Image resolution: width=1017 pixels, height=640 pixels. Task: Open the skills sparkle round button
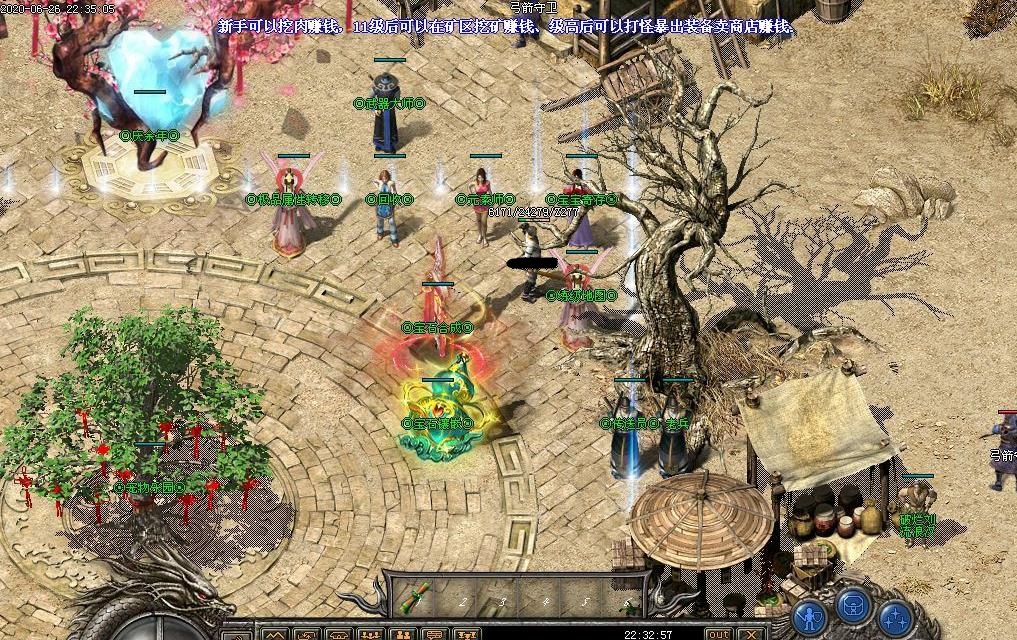click(x=895, y=615)
